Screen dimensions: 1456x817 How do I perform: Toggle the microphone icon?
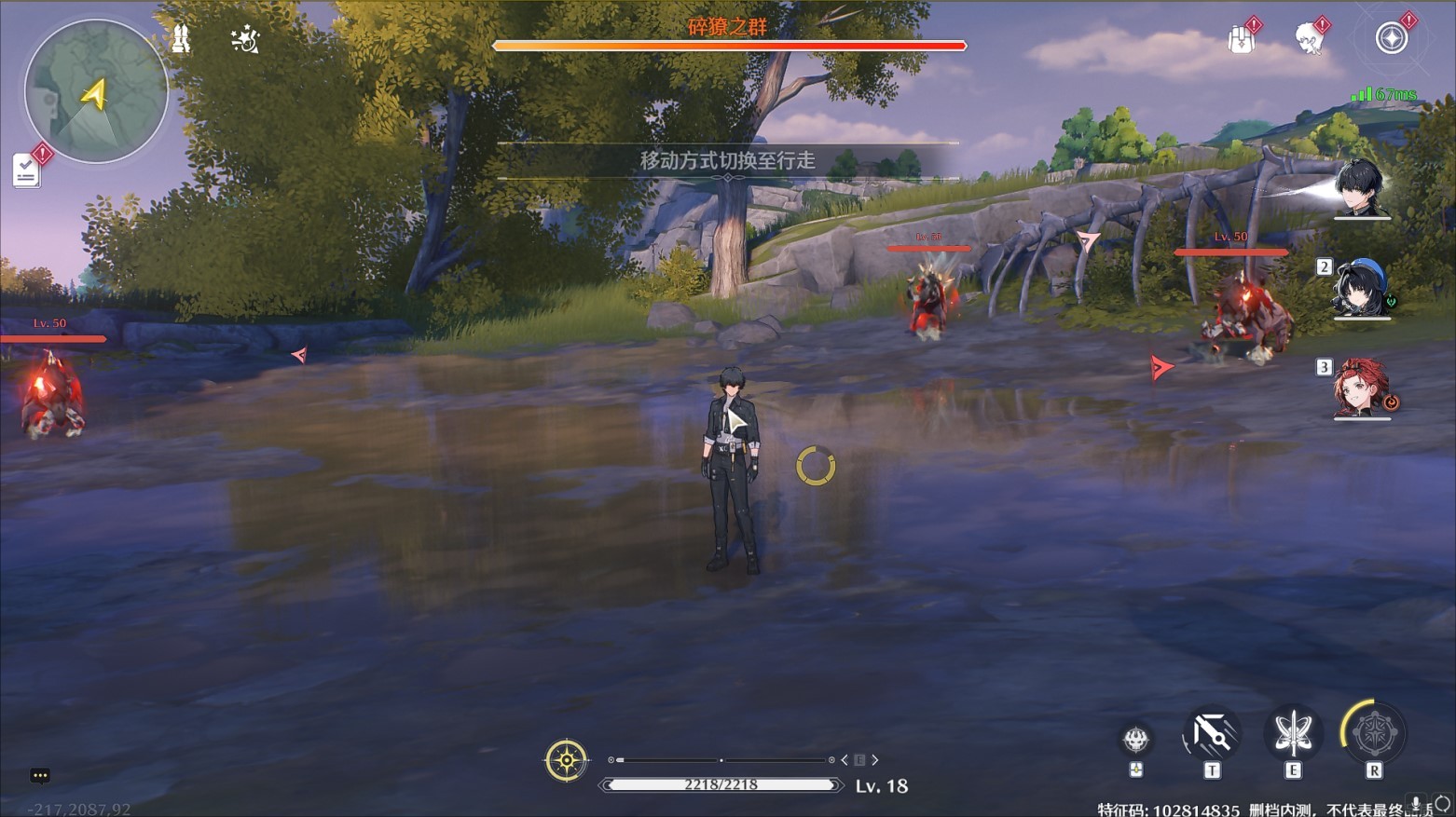1415,804
